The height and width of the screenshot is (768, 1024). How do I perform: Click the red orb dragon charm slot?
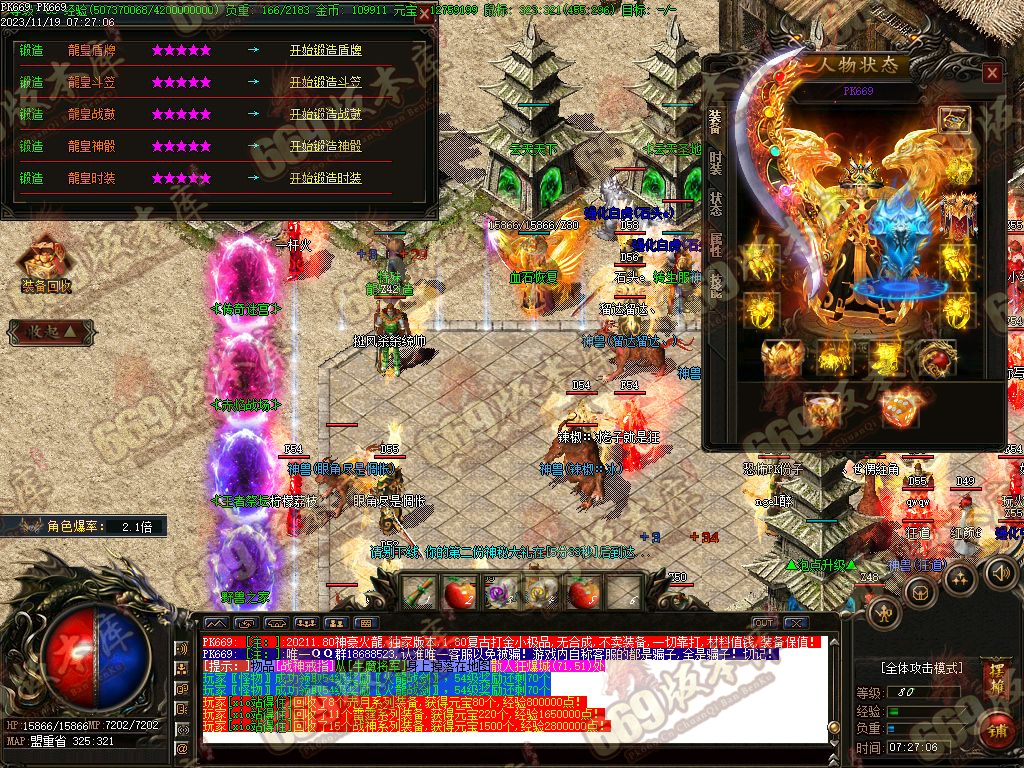[x=937, y=357]
